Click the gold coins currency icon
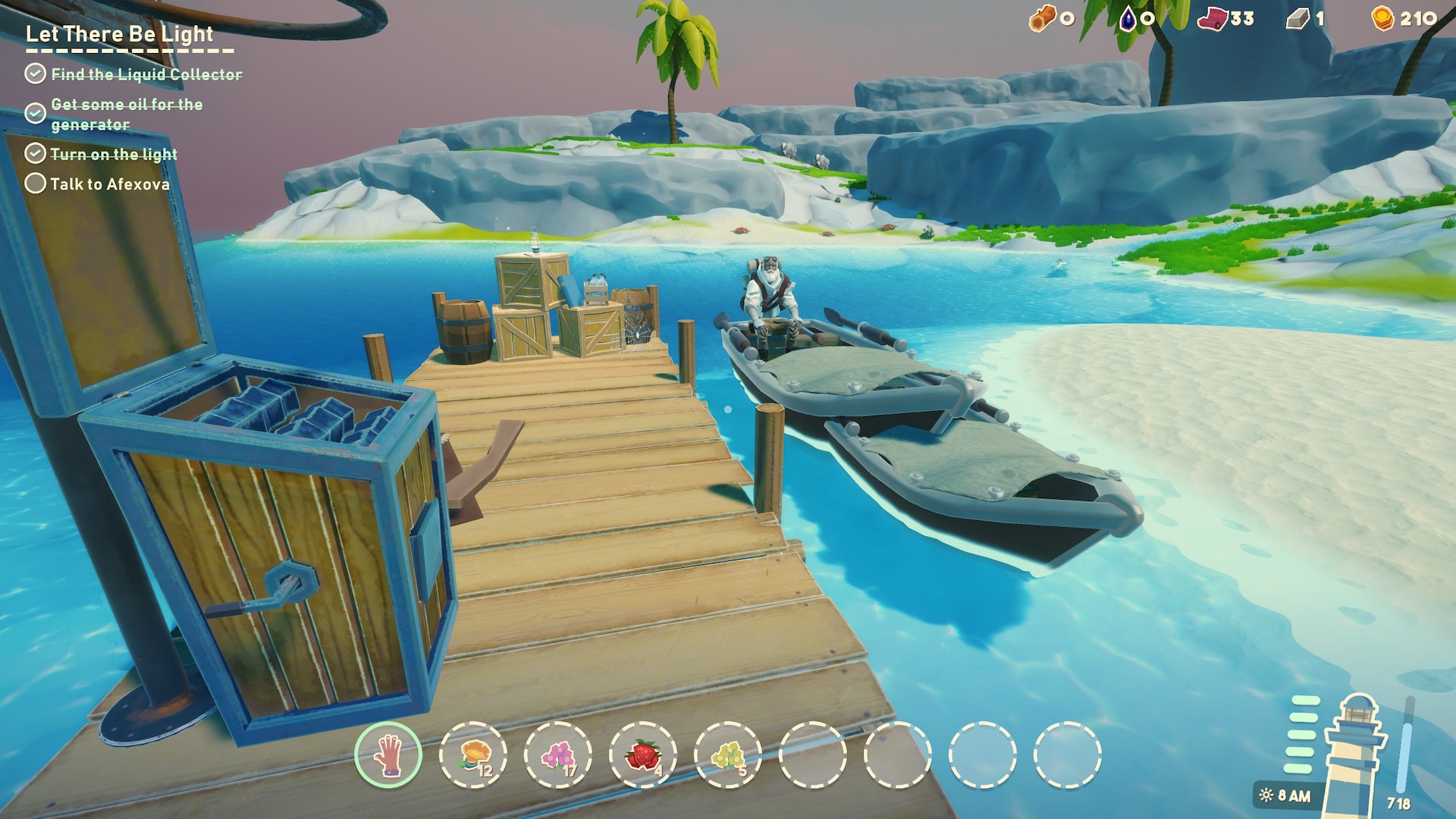Image resolution: width=1456 pixels, height=819 pixels. click(1383, 18)
